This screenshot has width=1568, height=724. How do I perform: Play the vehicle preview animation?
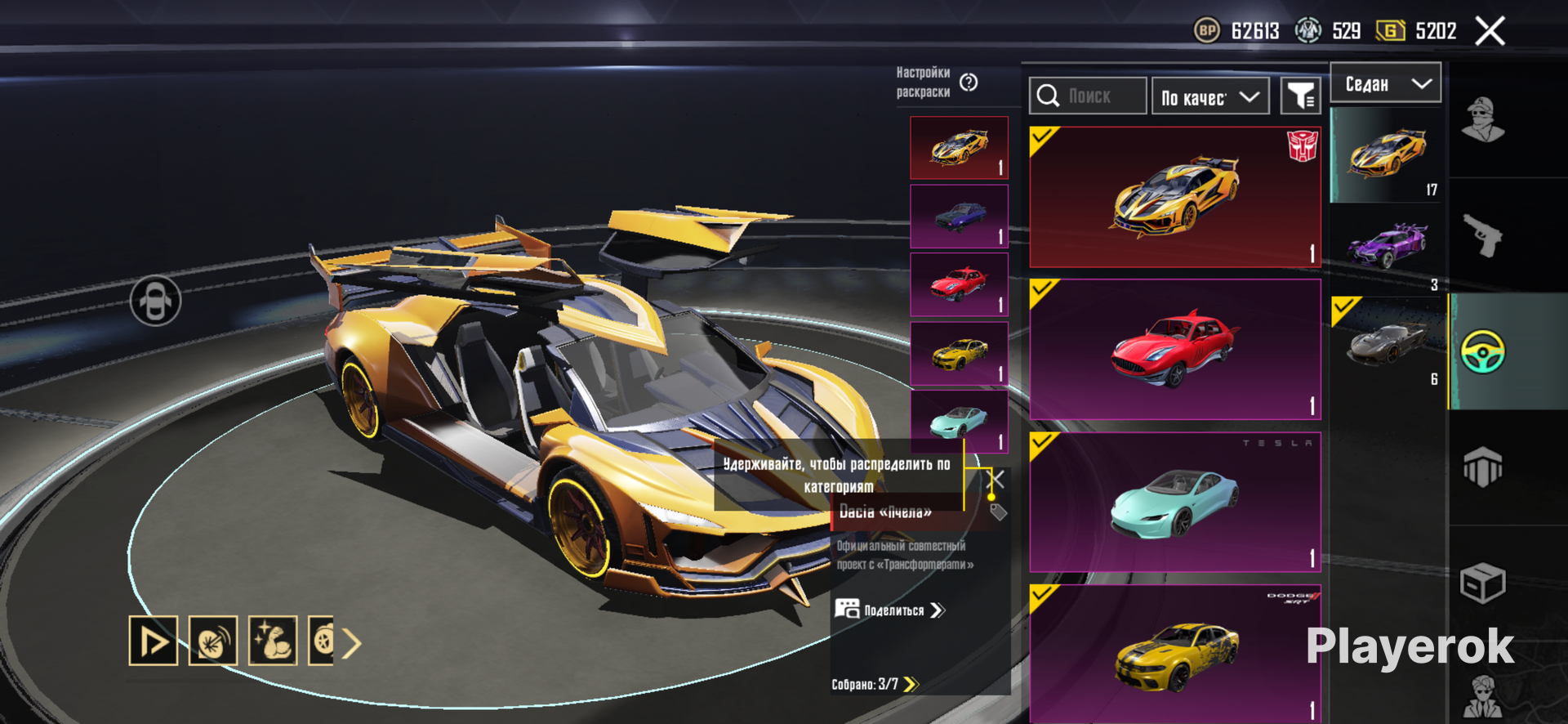point(153,641)
